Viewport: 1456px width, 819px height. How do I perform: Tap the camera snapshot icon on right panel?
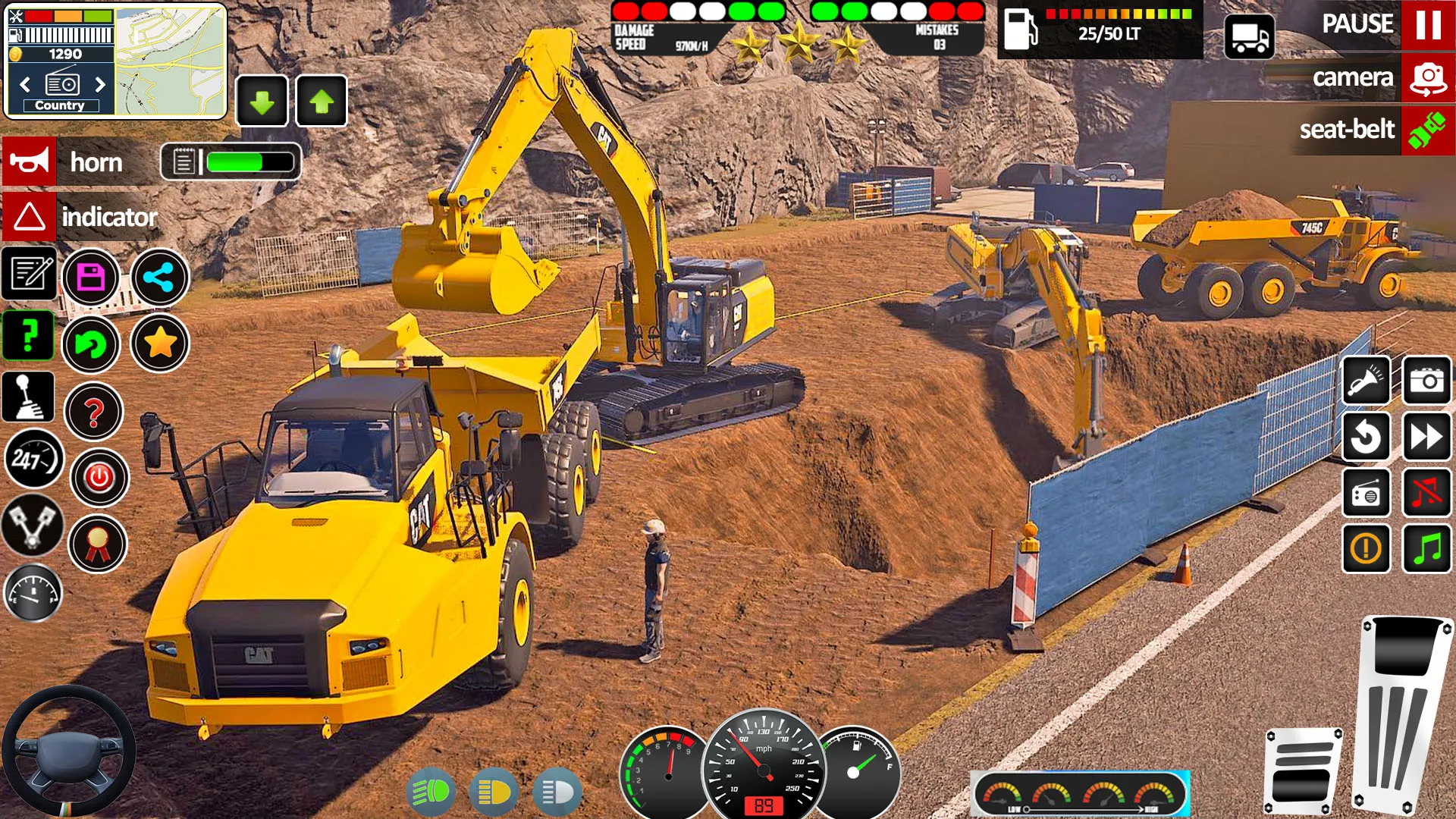1426,381
